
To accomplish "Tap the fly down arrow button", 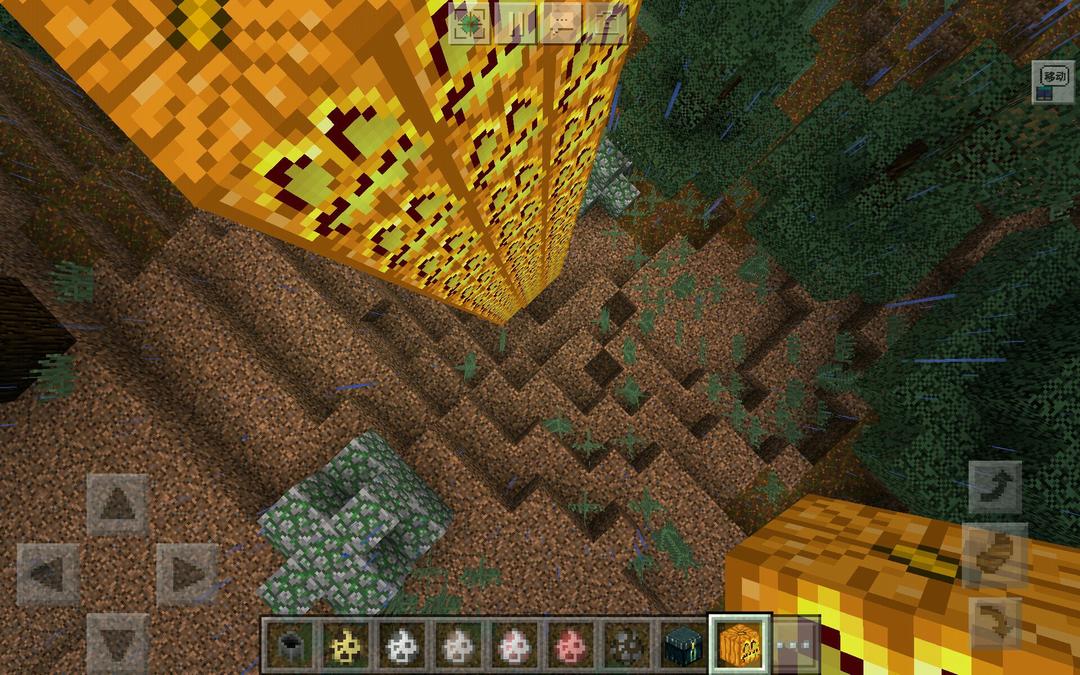I will (x=995, y=622).
